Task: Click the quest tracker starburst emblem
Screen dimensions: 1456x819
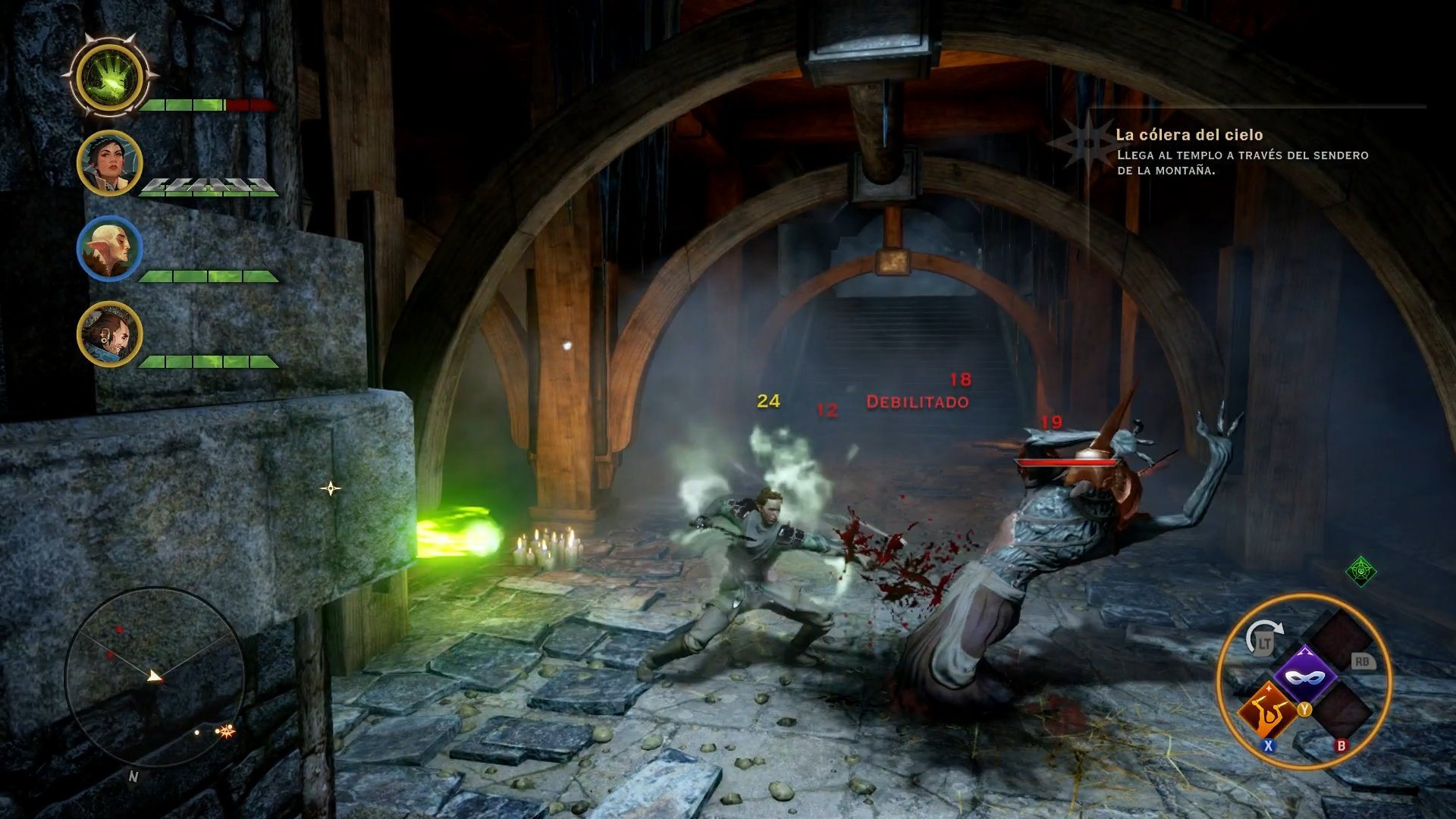Action: 1088,143
